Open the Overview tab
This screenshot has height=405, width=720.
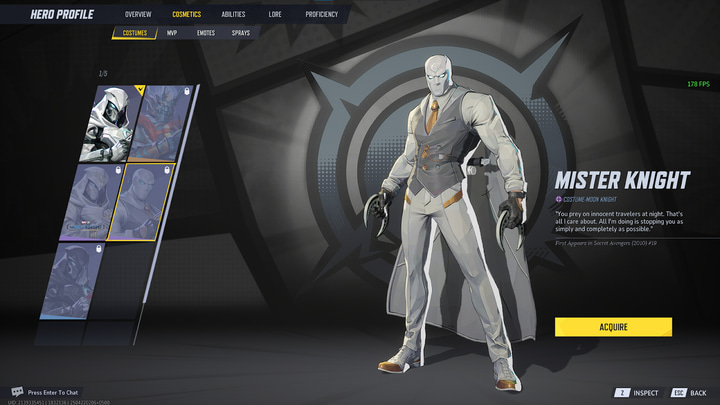(x=138, y=15)
